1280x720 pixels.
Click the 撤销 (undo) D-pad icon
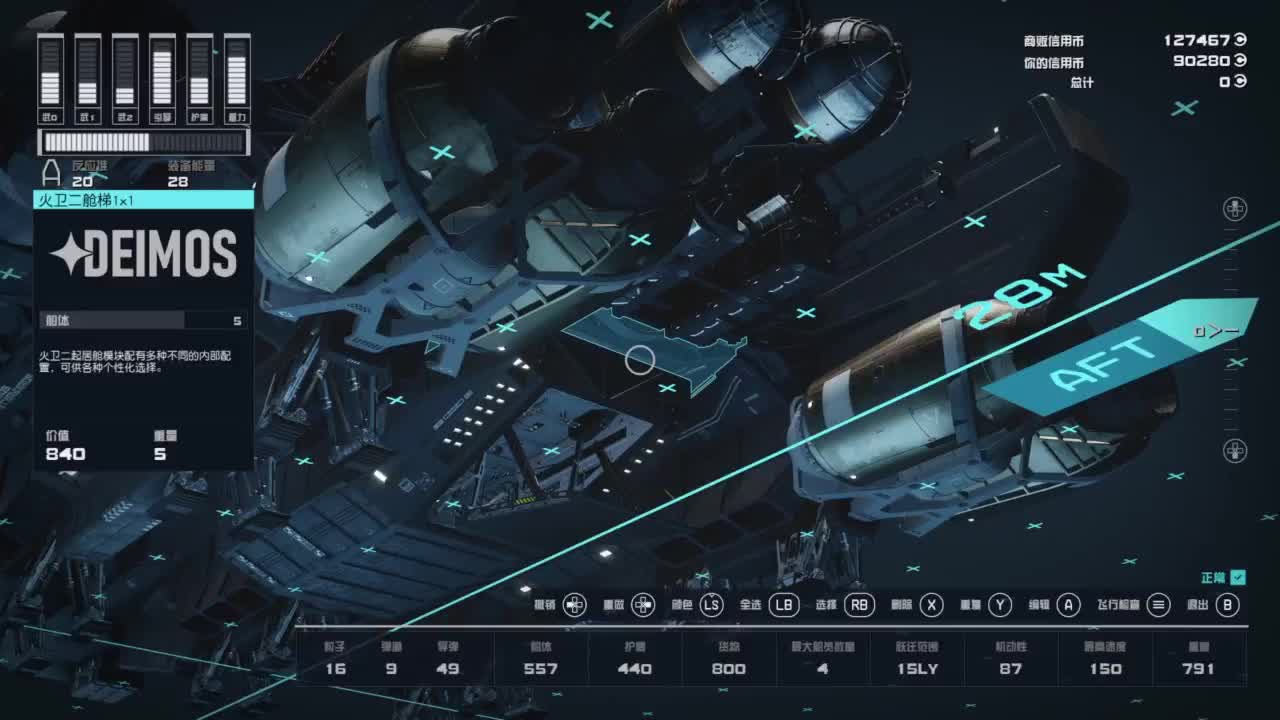573,604
